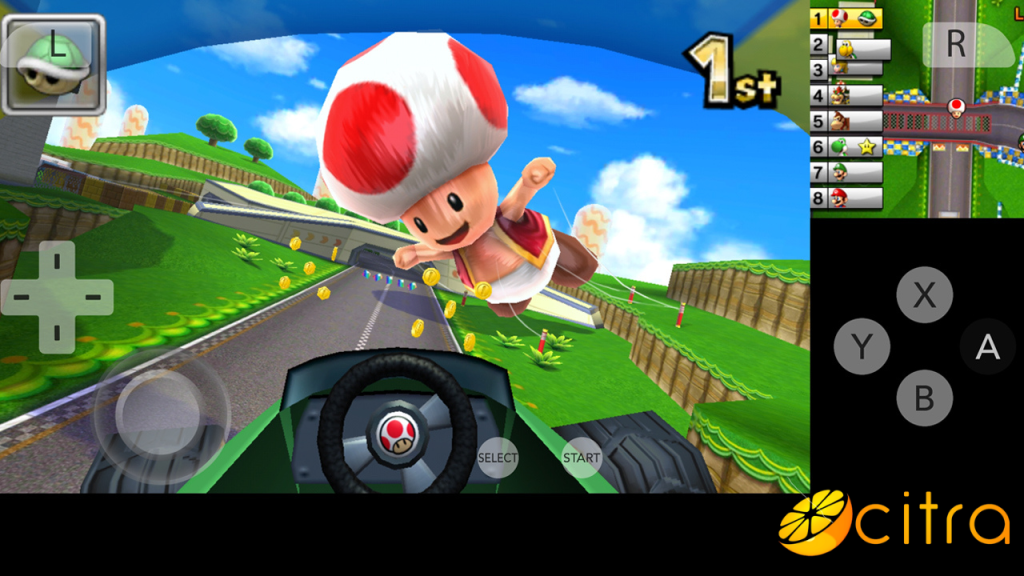Select Bowser's fourth place ranking row
The width and height of the screenshot is (1024, 576).
click(x=846, y=96)
